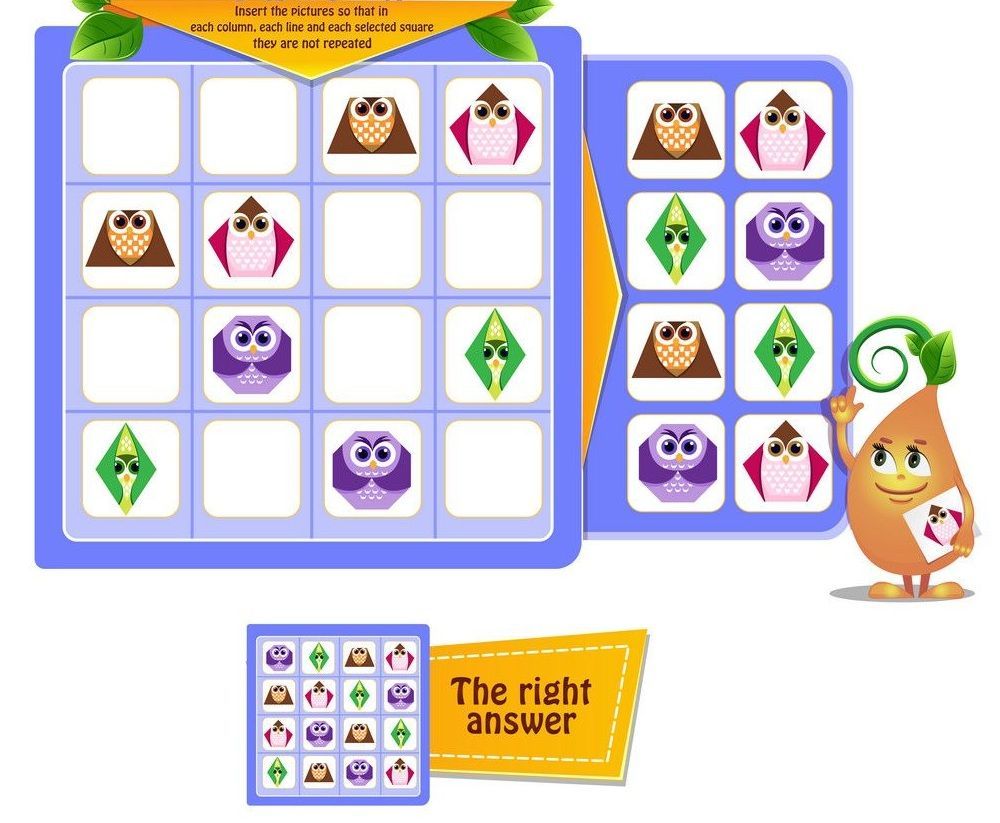The image size is (1000, 823).
Task: Choose the pink owl in the puzzle grid's top row
Action: click(493, 127)
